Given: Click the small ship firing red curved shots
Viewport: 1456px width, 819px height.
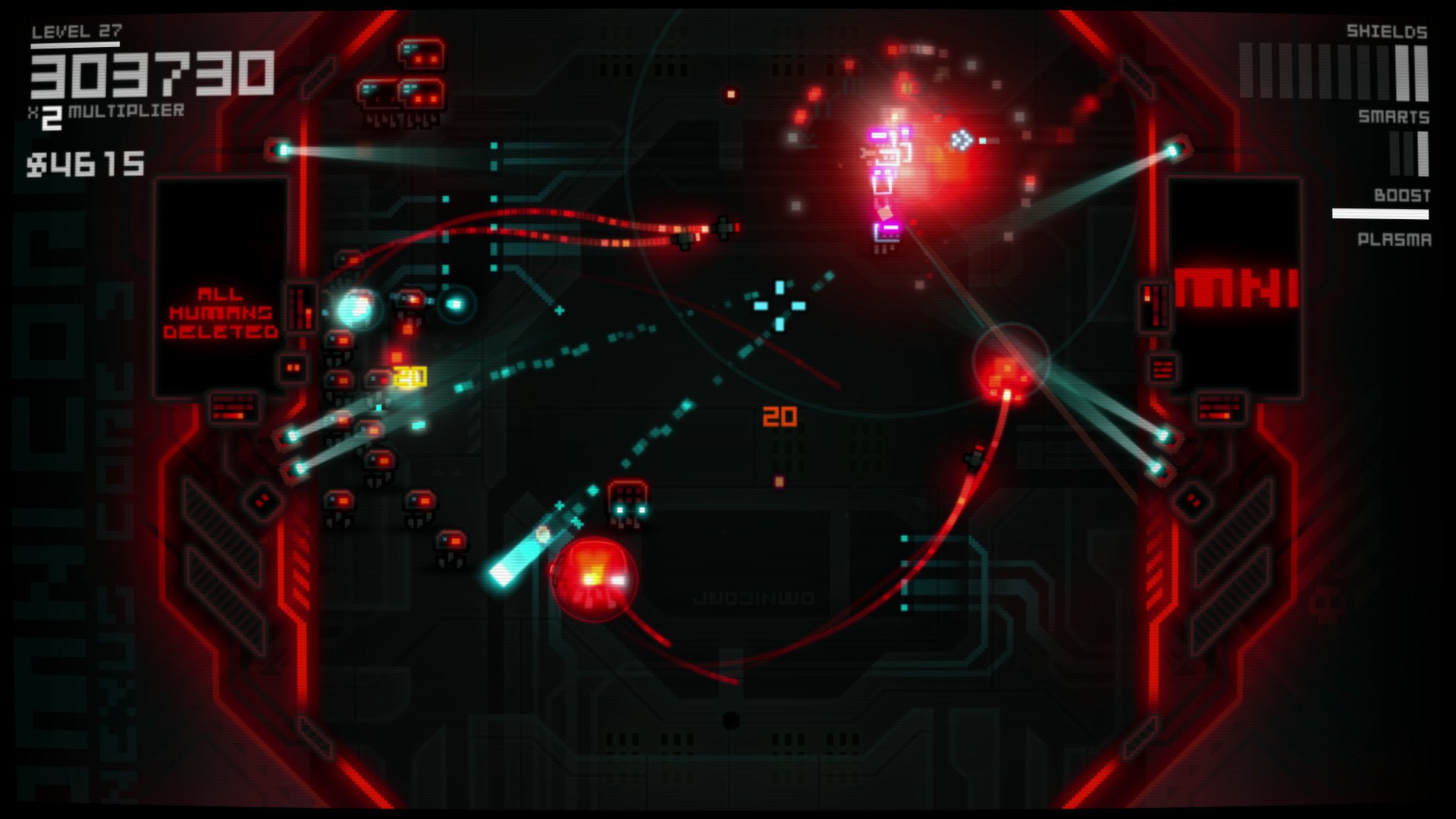Looking at the screenshot, I should tap(724, 227).
